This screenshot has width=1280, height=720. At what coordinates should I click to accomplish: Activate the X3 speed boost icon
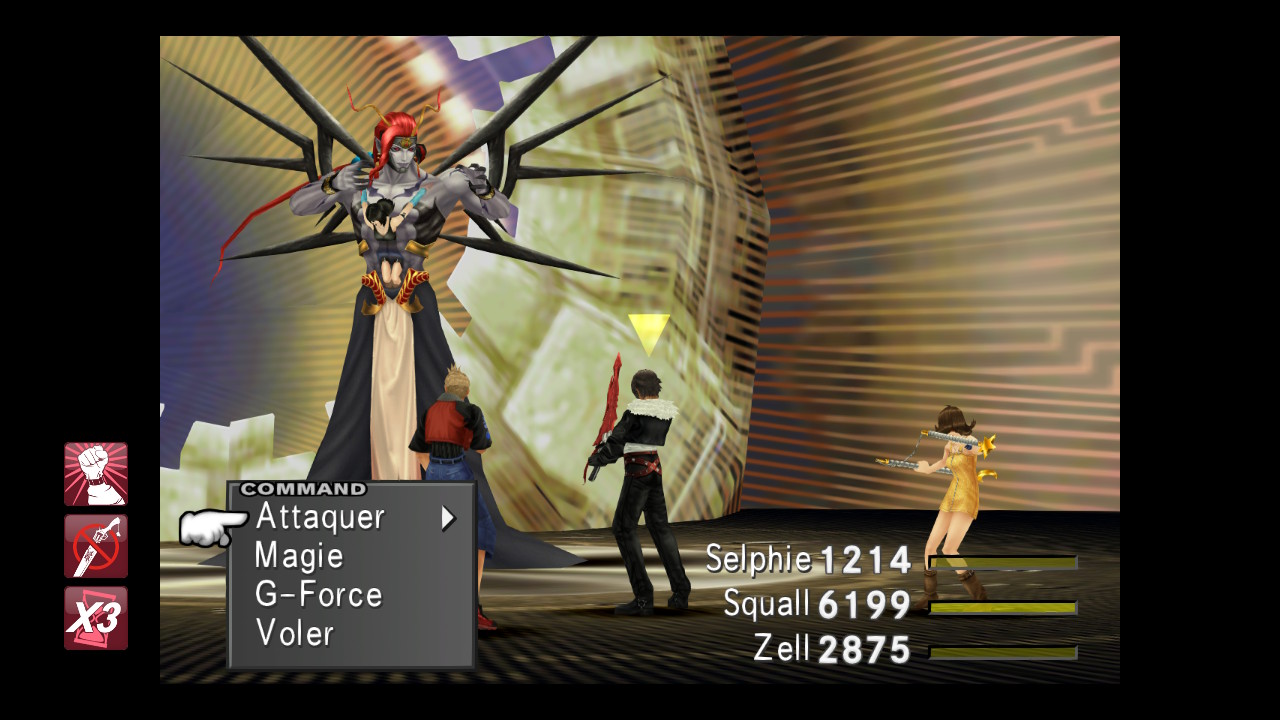pyautogui.click(x=96, y=618)
